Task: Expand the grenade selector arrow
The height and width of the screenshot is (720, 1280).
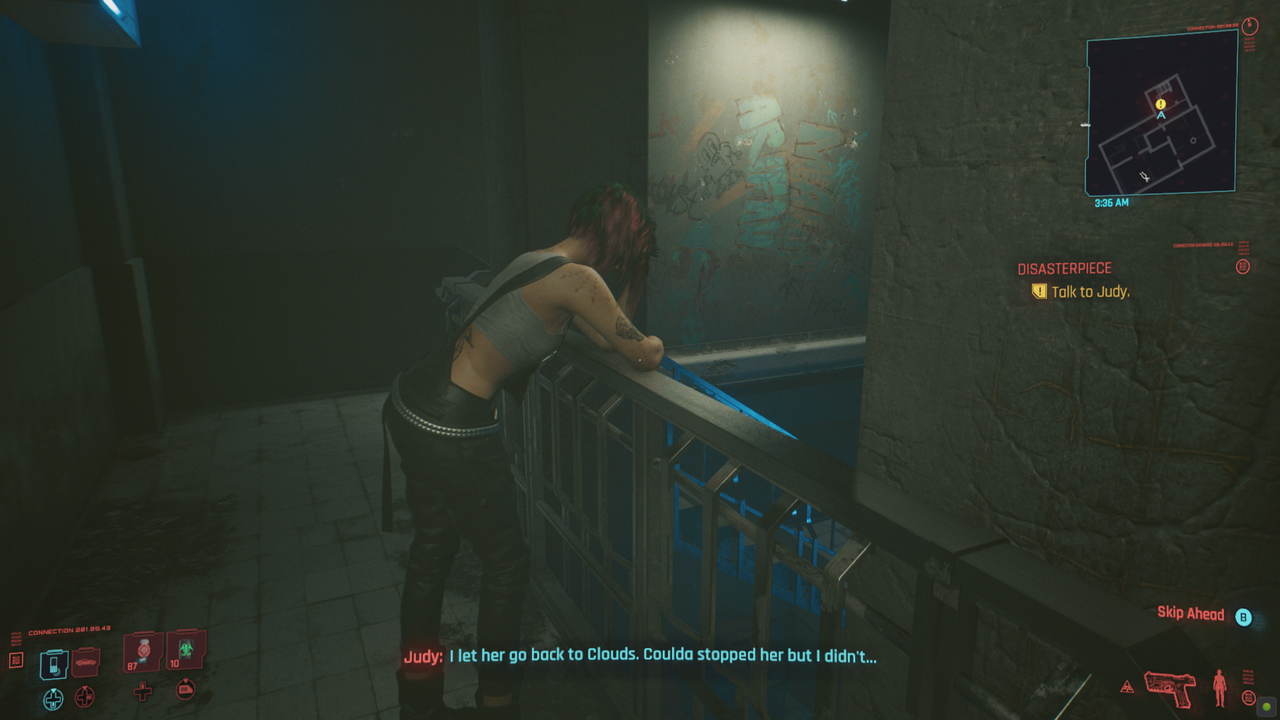Action: [186, 688]
